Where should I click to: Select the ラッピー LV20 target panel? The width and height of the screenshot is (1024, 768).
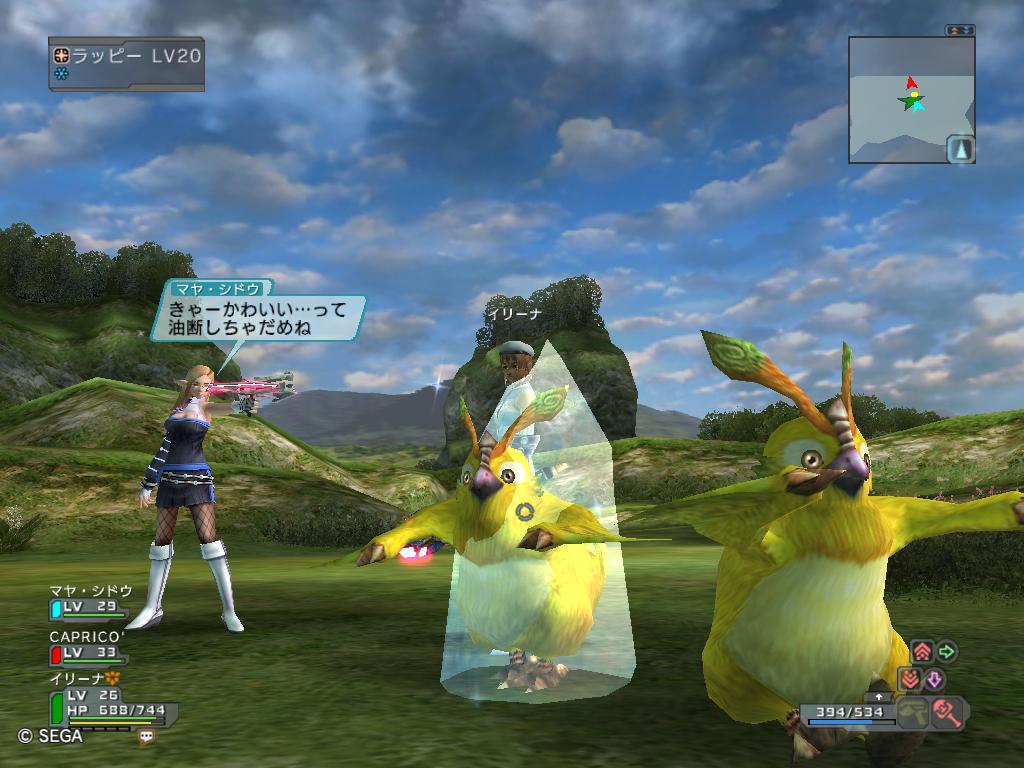point(126,62)
